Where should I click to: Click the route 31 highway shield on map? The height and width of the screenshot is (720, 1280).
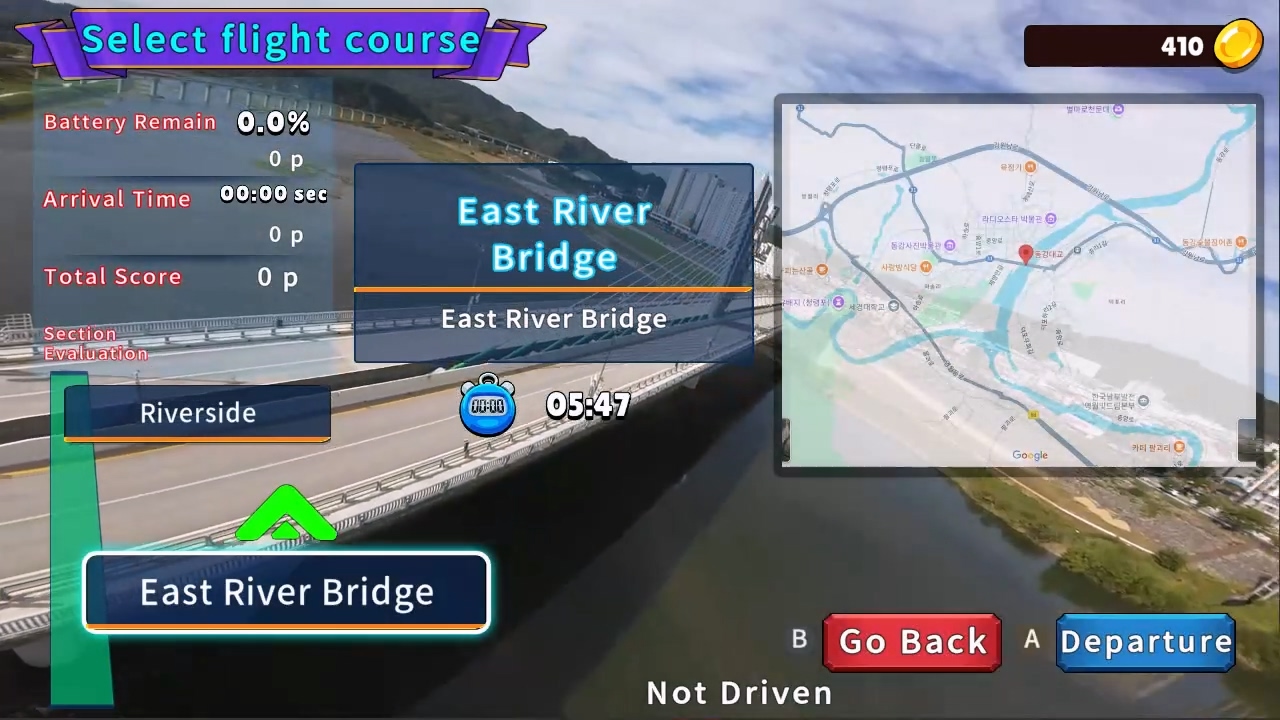(x=912, y=189)
